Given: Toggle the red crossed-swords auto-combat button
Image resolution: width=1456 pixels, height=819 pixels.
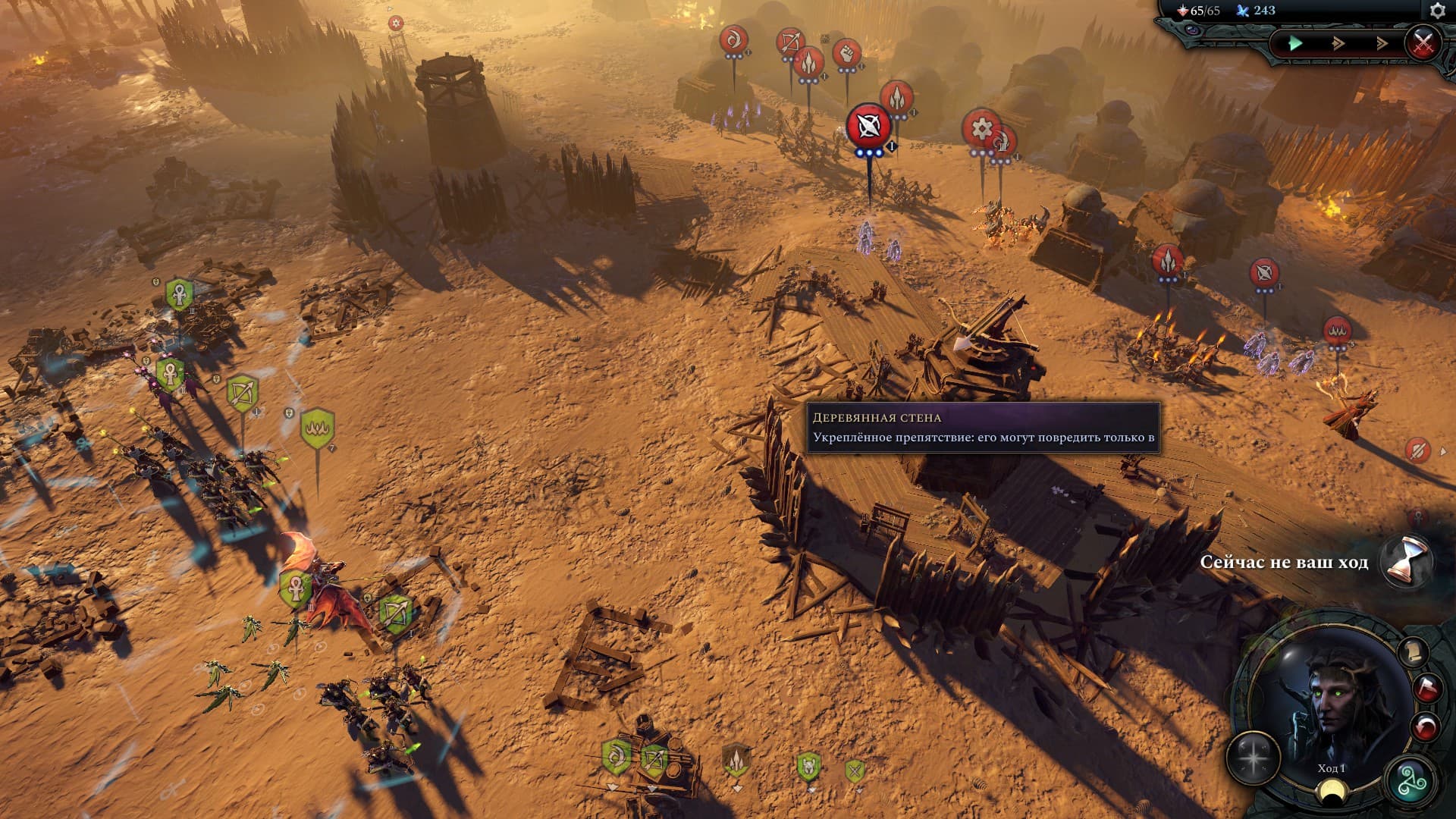Looking at the screenshot, I should (1423, 42).
